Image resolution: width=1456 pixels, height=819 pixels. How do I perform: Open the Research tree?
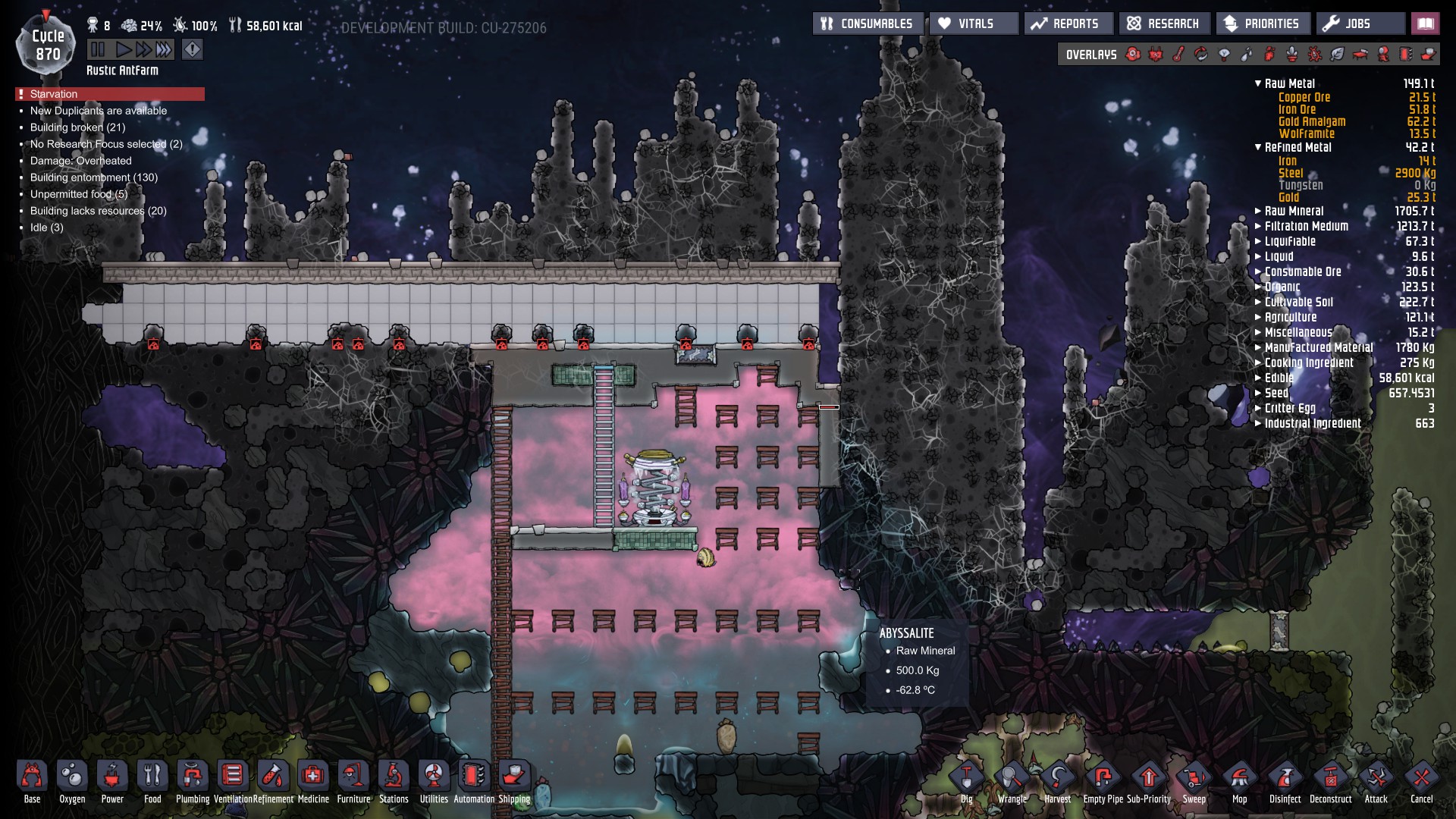[x=1163, y=24]
